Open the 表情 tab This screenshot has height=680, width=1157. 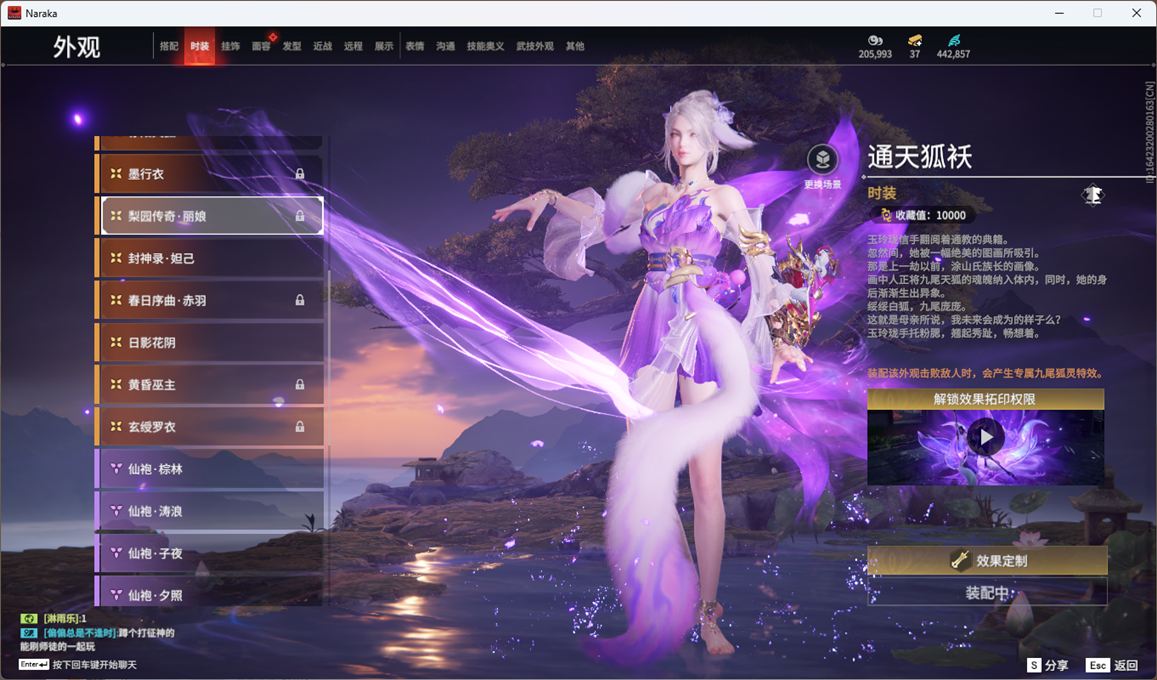tap(414, 46)
